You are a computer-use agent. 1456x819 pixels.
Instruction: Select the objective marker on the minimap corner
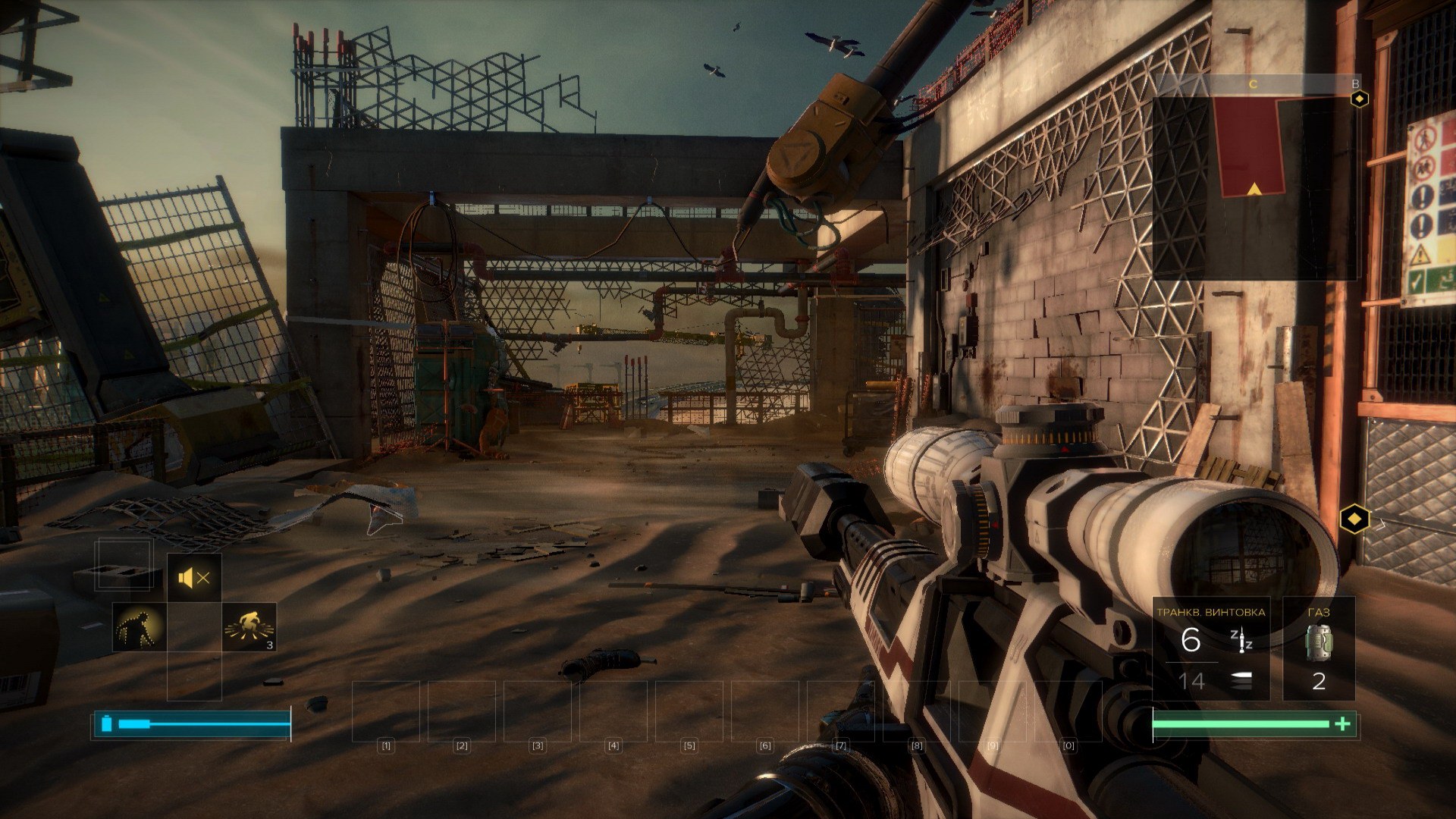pyautogui.click(x=1360, y=99)
